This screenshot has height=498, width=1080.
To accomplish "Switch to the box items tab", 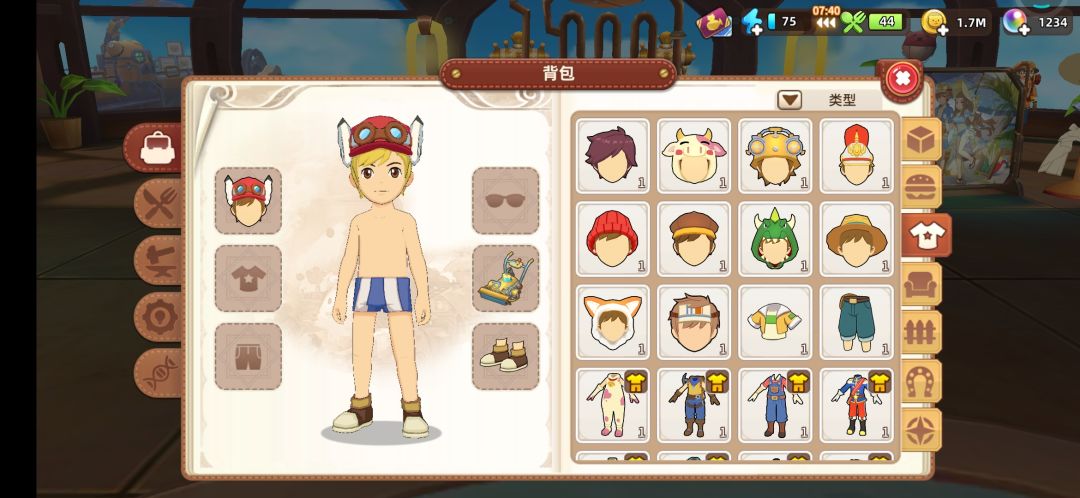I will point(922,140).
